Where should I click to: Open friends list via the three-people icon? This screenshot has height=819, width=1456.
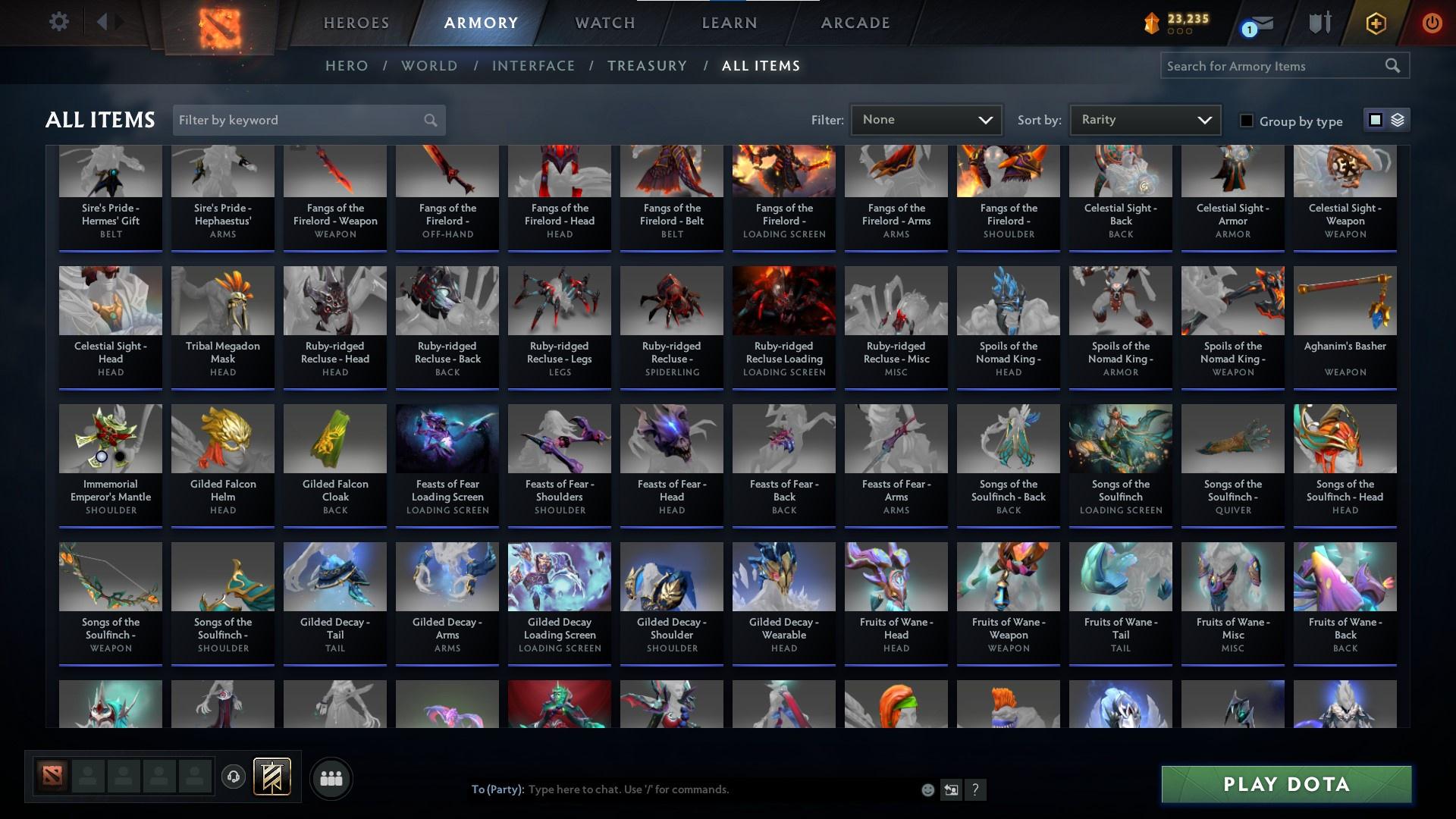pyautogui.click(x=330, y=778)
